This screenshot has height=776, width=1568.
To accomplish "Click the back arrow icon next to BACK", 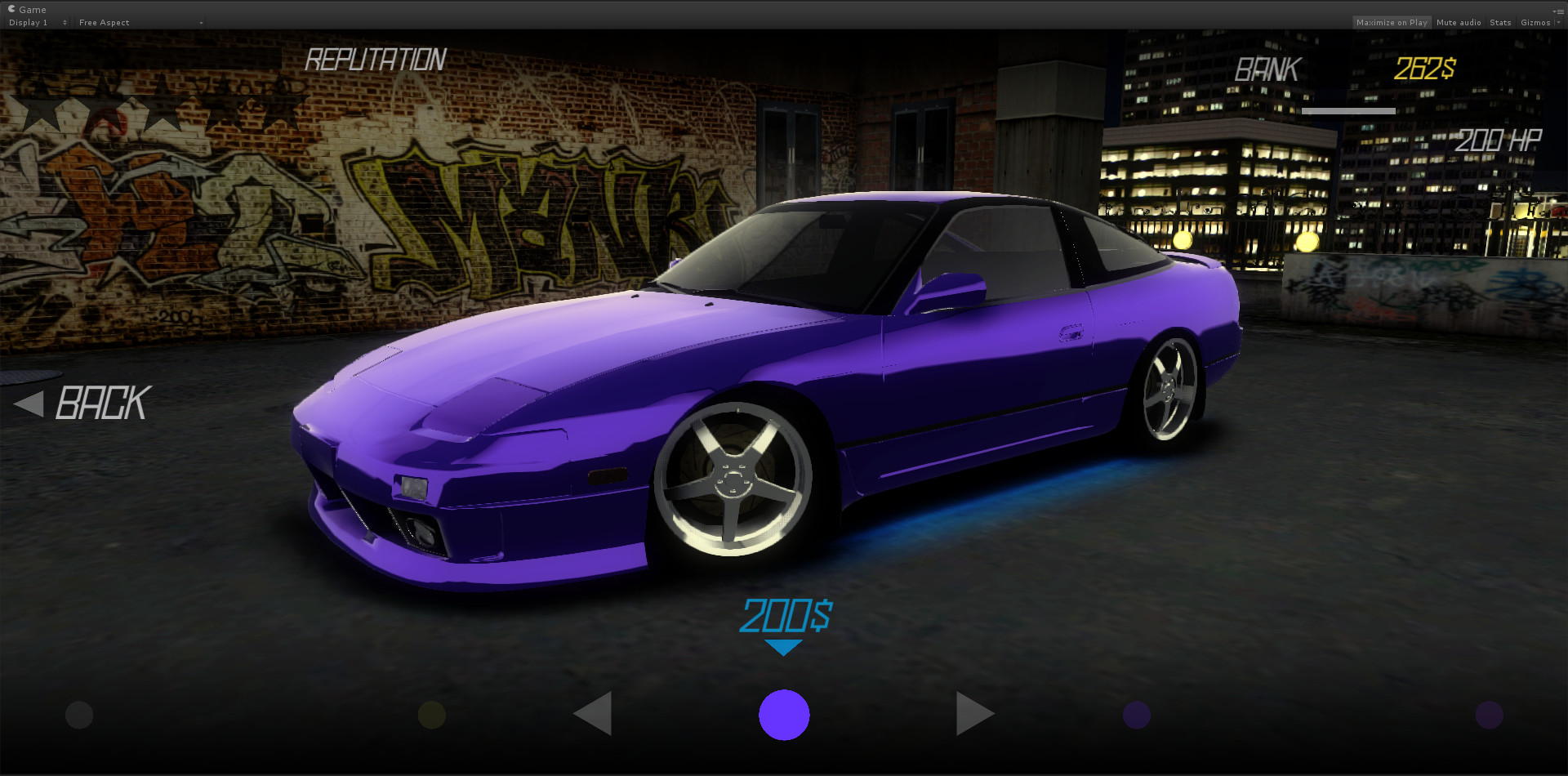I will coord(31,403).
